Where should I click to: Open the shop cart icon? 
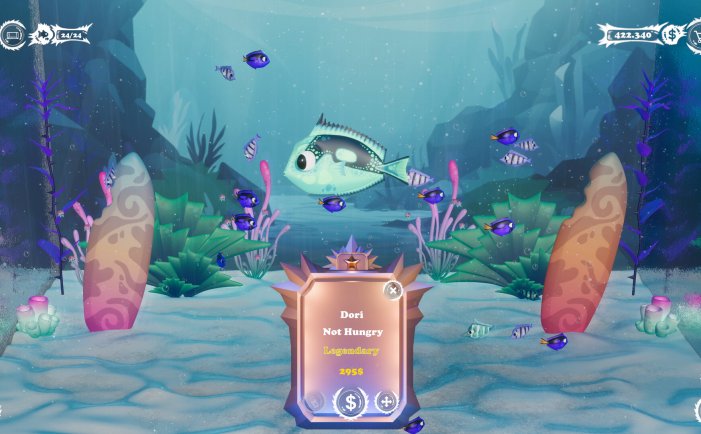click(693, 35)
